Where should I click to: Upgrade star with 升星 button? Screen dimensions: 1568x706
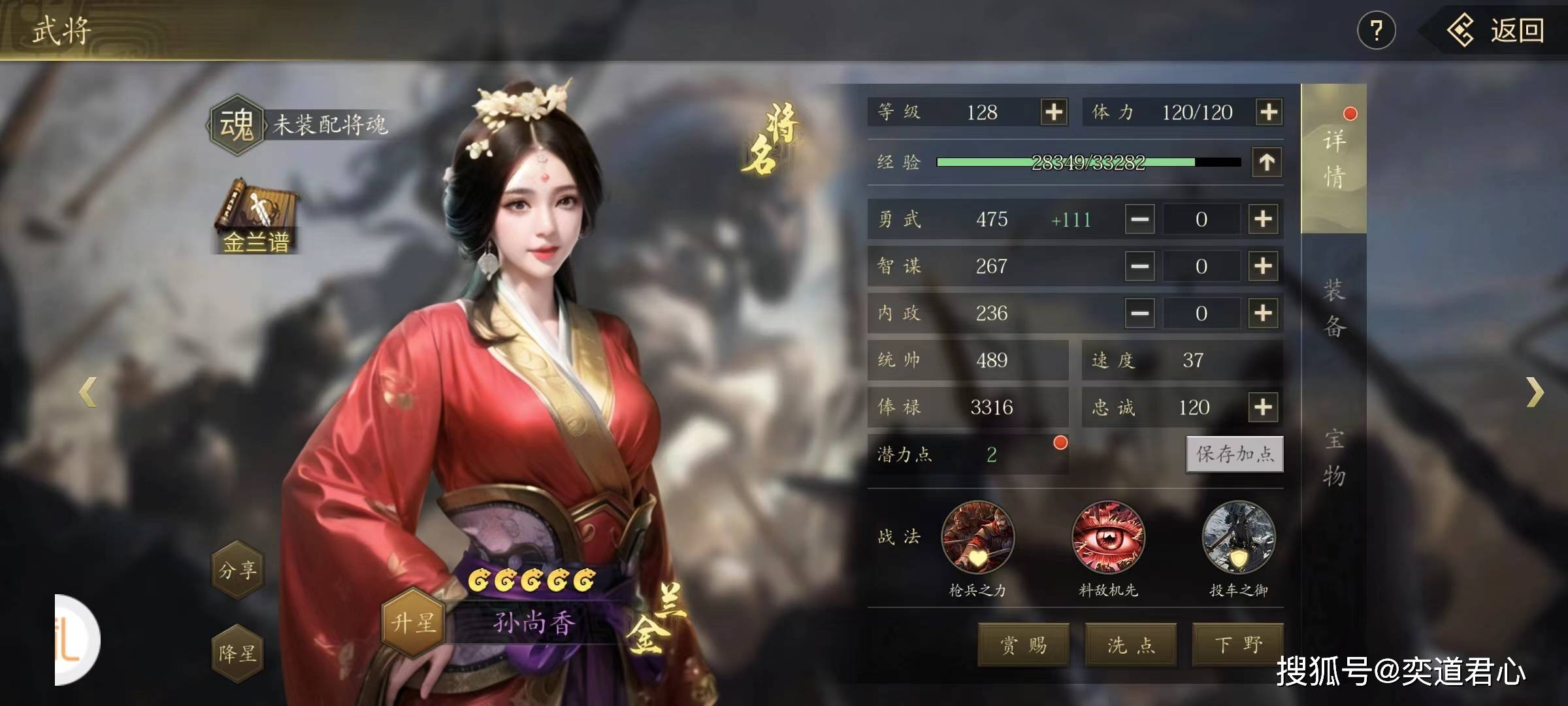413,622
